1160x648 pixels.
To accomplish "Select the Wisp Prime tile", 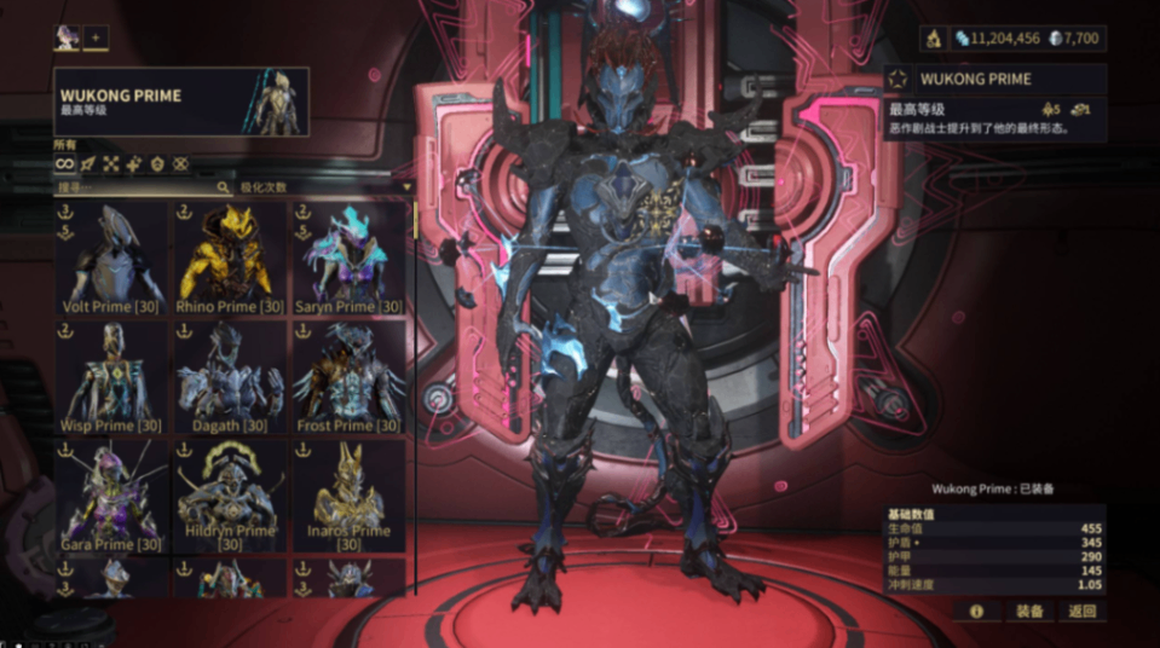I will point(112,378).
